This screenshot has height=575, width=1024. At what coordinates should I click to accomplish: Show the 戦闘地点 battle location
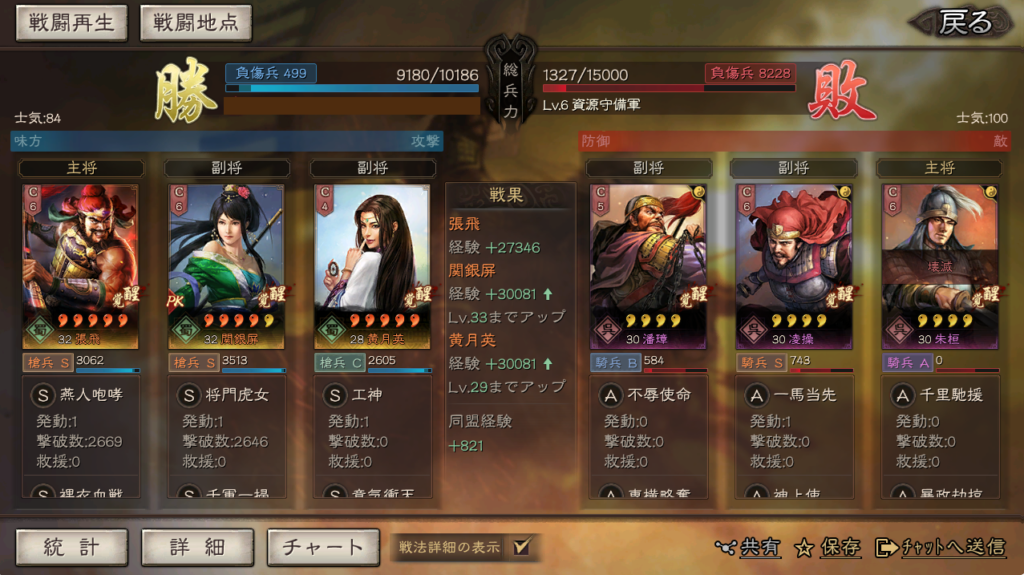[195, 23]
